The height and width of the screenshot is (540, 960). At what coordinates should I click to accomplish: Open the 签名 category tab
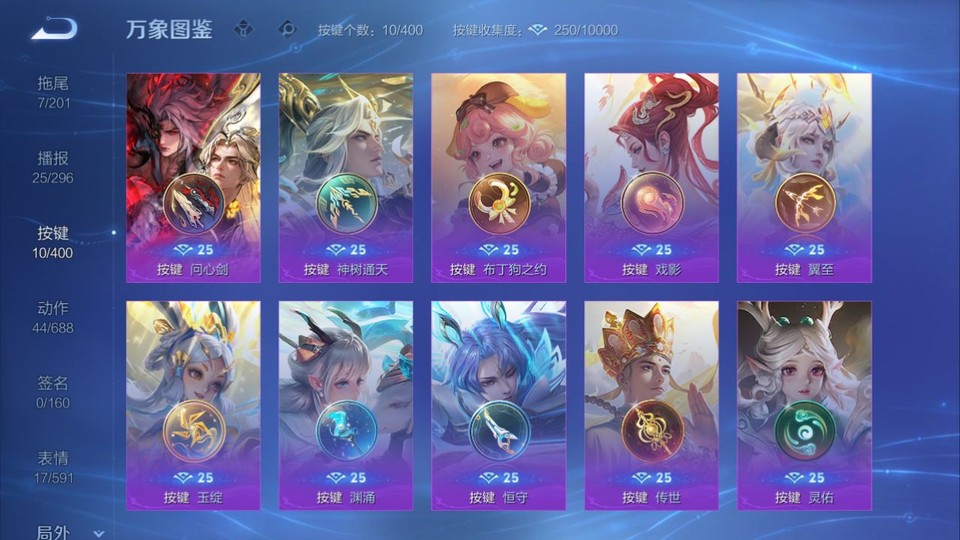pyautogui.click(x=53, y=392)
